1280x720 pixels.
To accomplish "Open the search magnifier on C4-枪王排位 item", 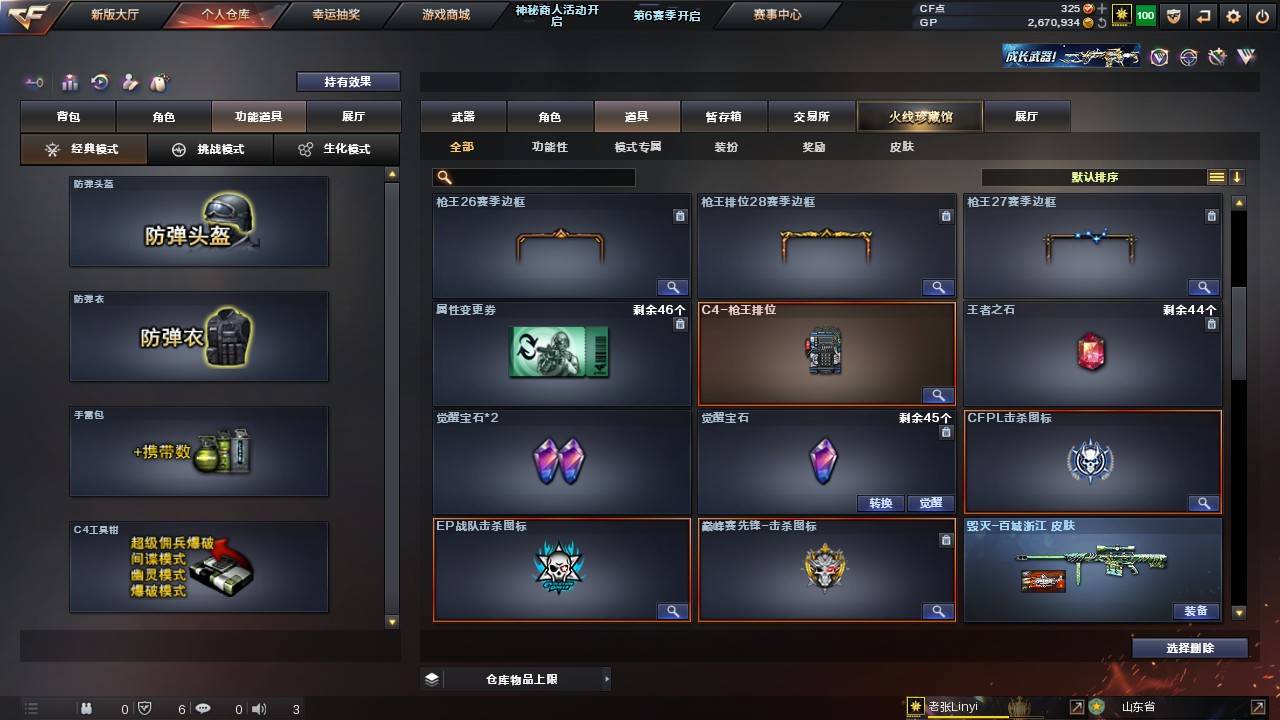I will [x=938, y=395].
